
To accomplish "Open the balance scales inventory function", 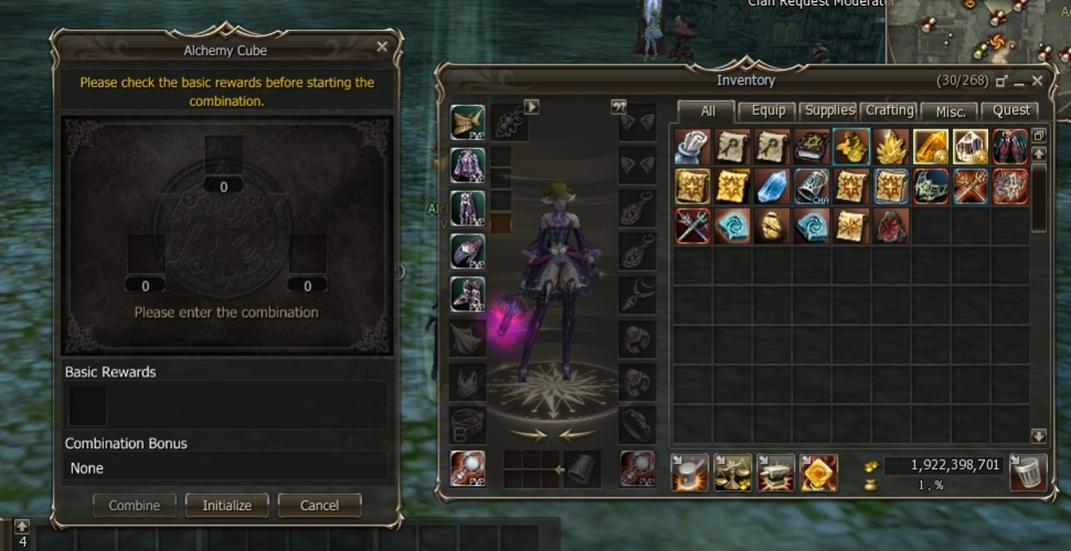I will [733, 472].
